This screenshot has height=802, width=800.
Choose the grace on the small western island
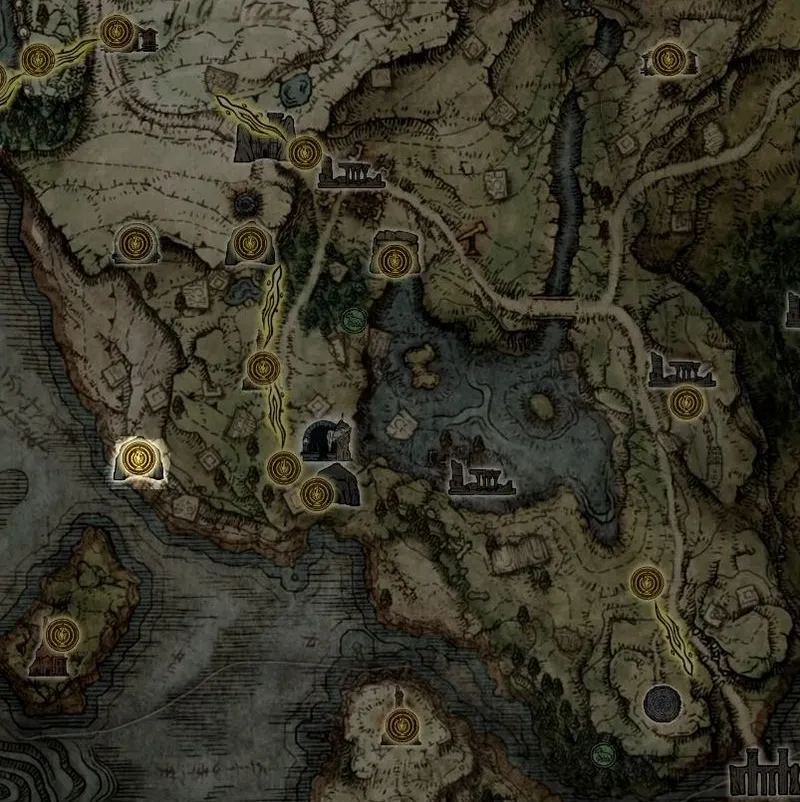(x=62, y=633)
